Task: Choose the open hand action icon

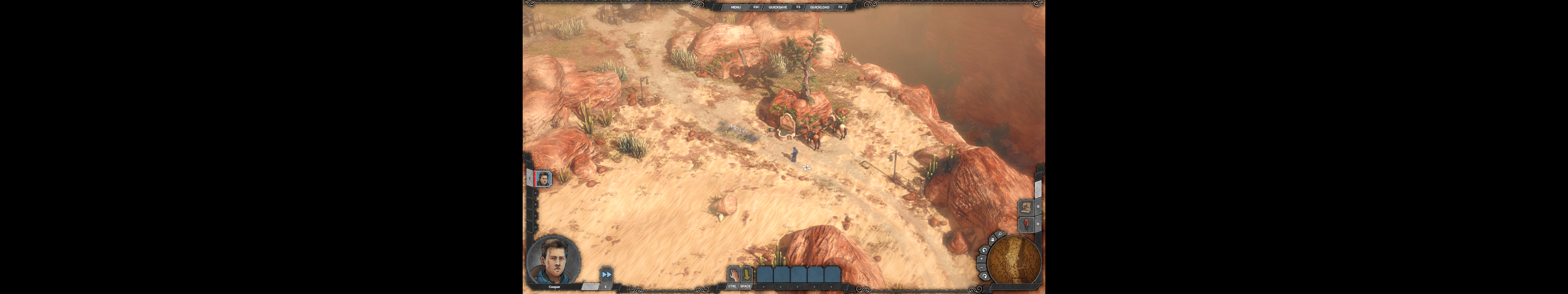Action: coord(733,274)
